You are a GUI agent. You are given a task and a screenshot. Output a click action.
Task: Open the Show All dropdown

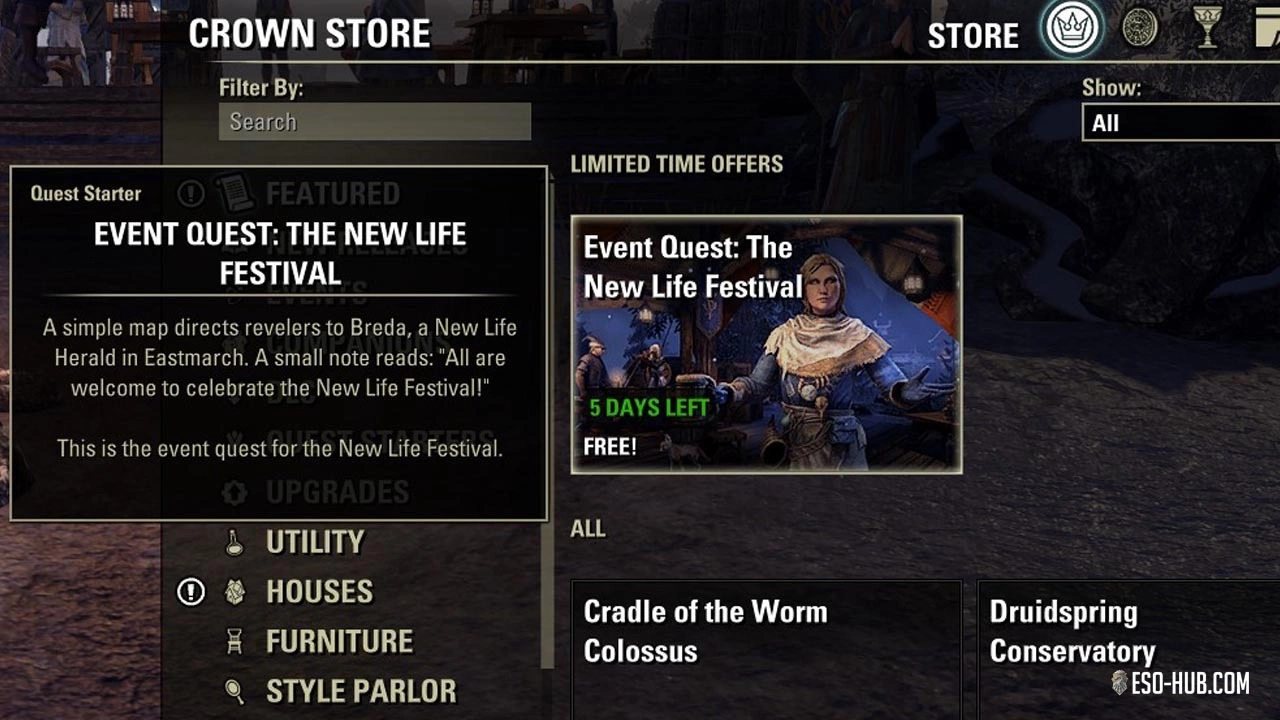(x=1180, y=123)
